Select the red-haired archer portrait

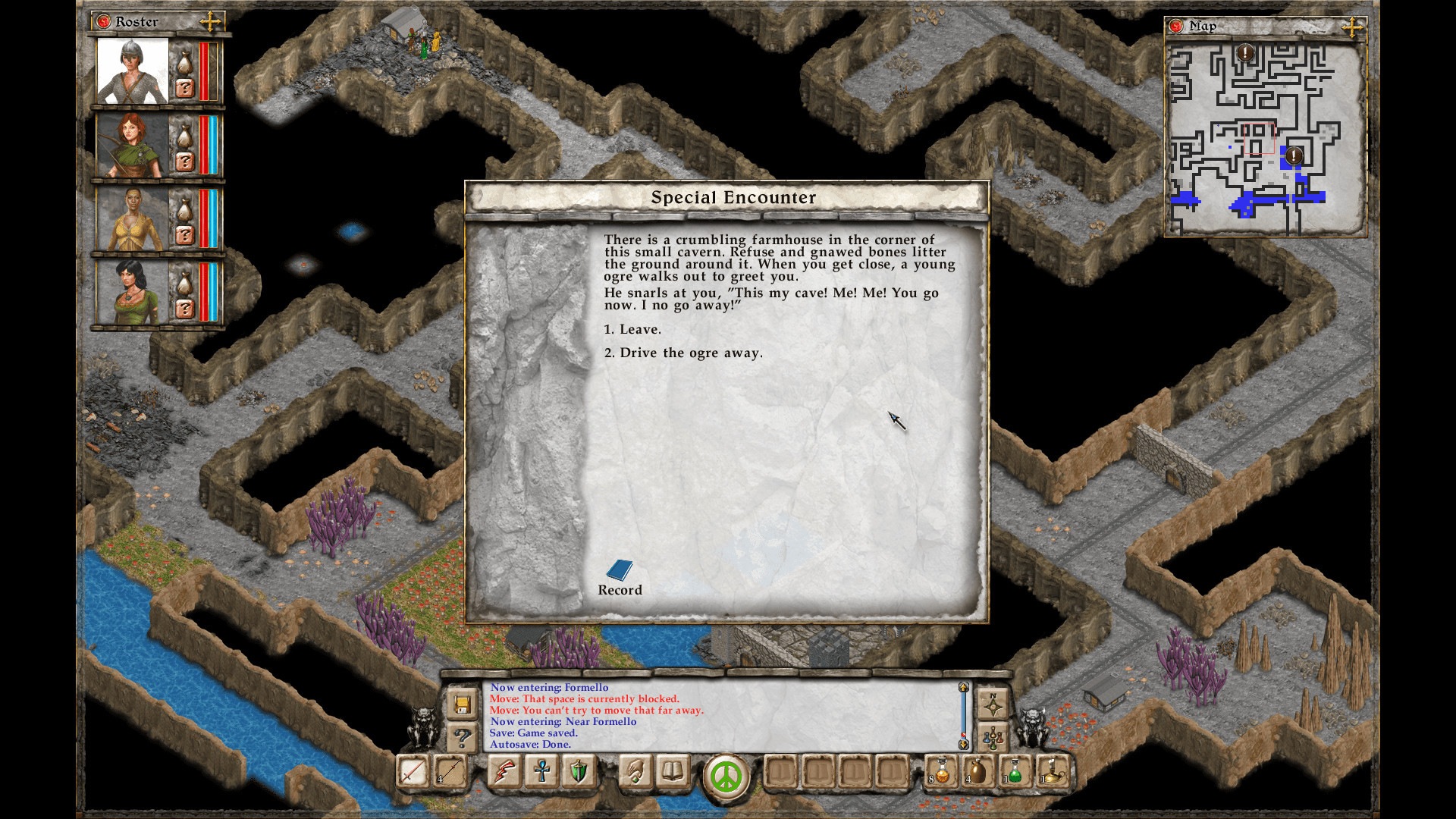(x=133, y=145)
